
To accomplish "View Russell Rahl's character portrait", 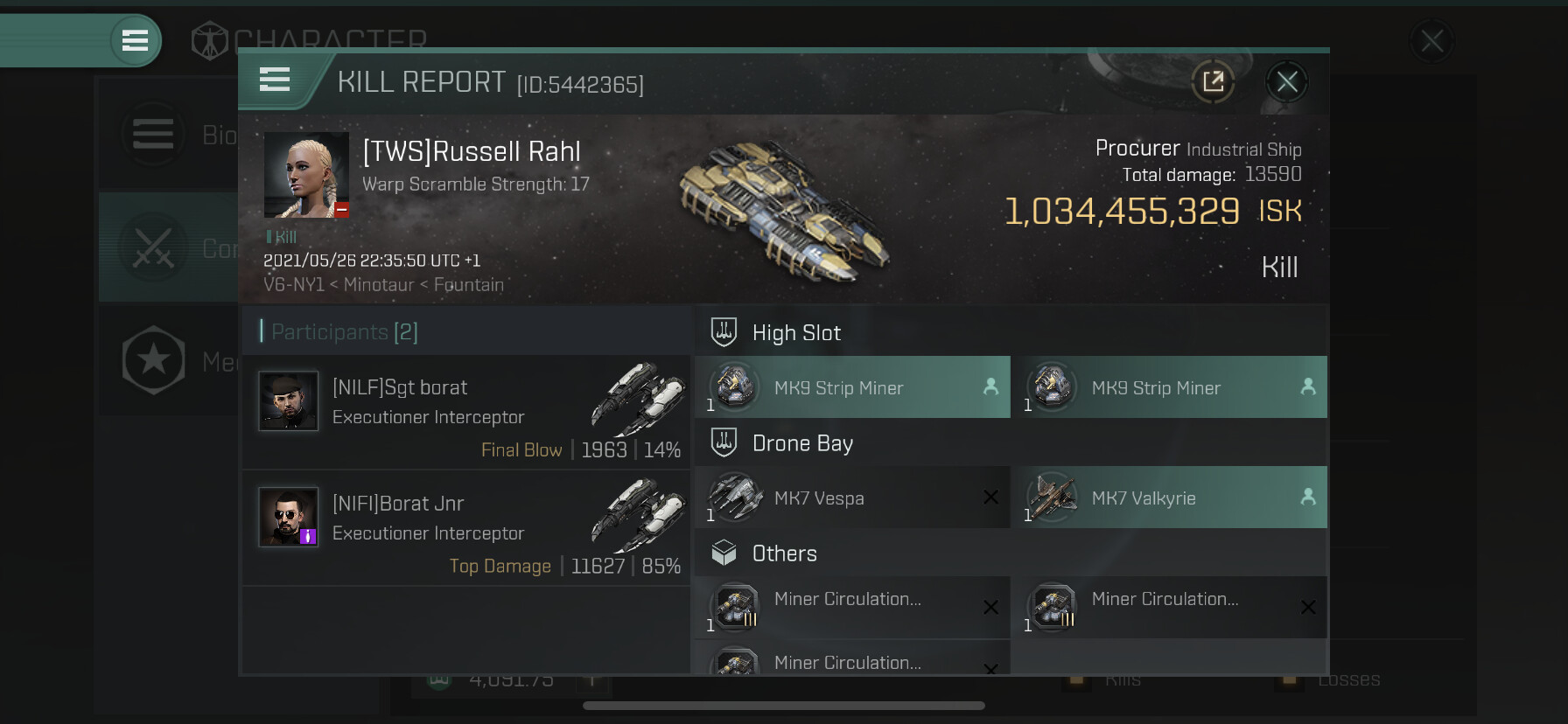I will click(307, 175).
